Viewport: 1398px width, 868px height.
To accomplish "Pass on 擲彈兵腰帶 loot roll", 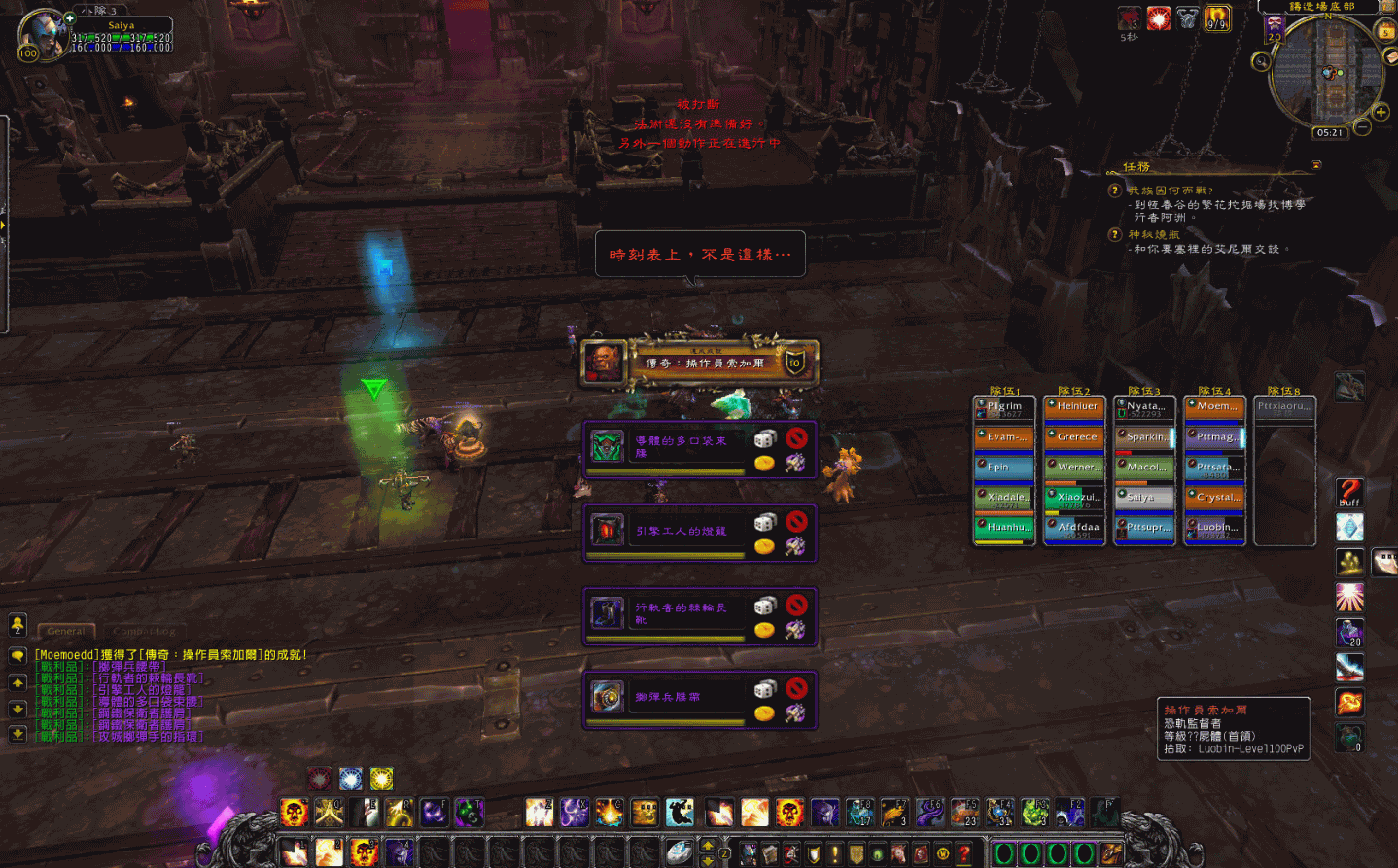I will [796, 688].
